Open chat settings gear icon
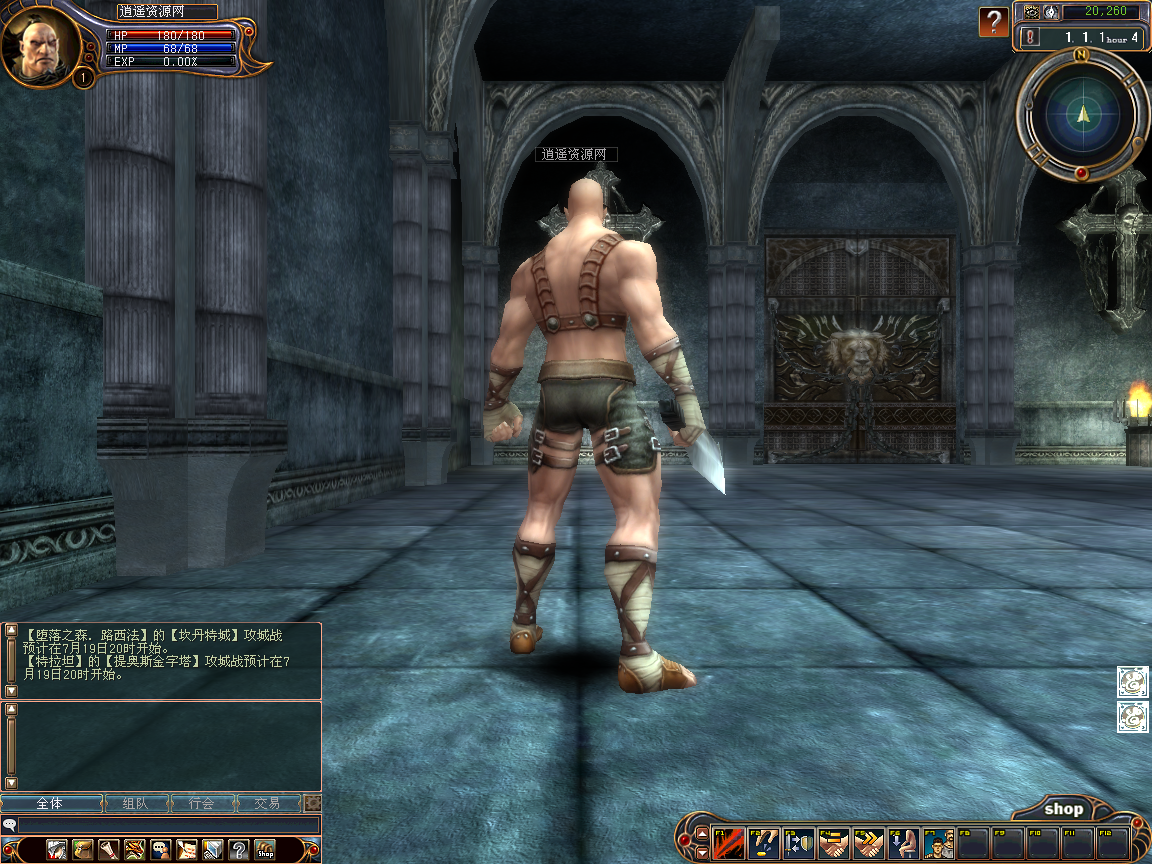The image size is (1152, 864). (312, 803)
